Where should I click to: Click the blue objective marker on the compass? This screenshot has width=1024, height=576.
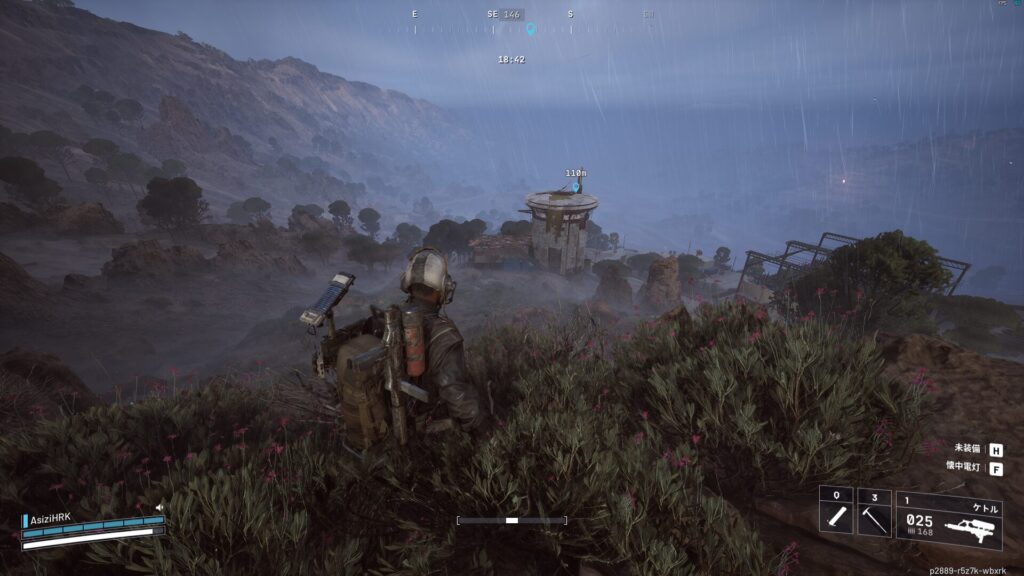click(x=531, y=29)
